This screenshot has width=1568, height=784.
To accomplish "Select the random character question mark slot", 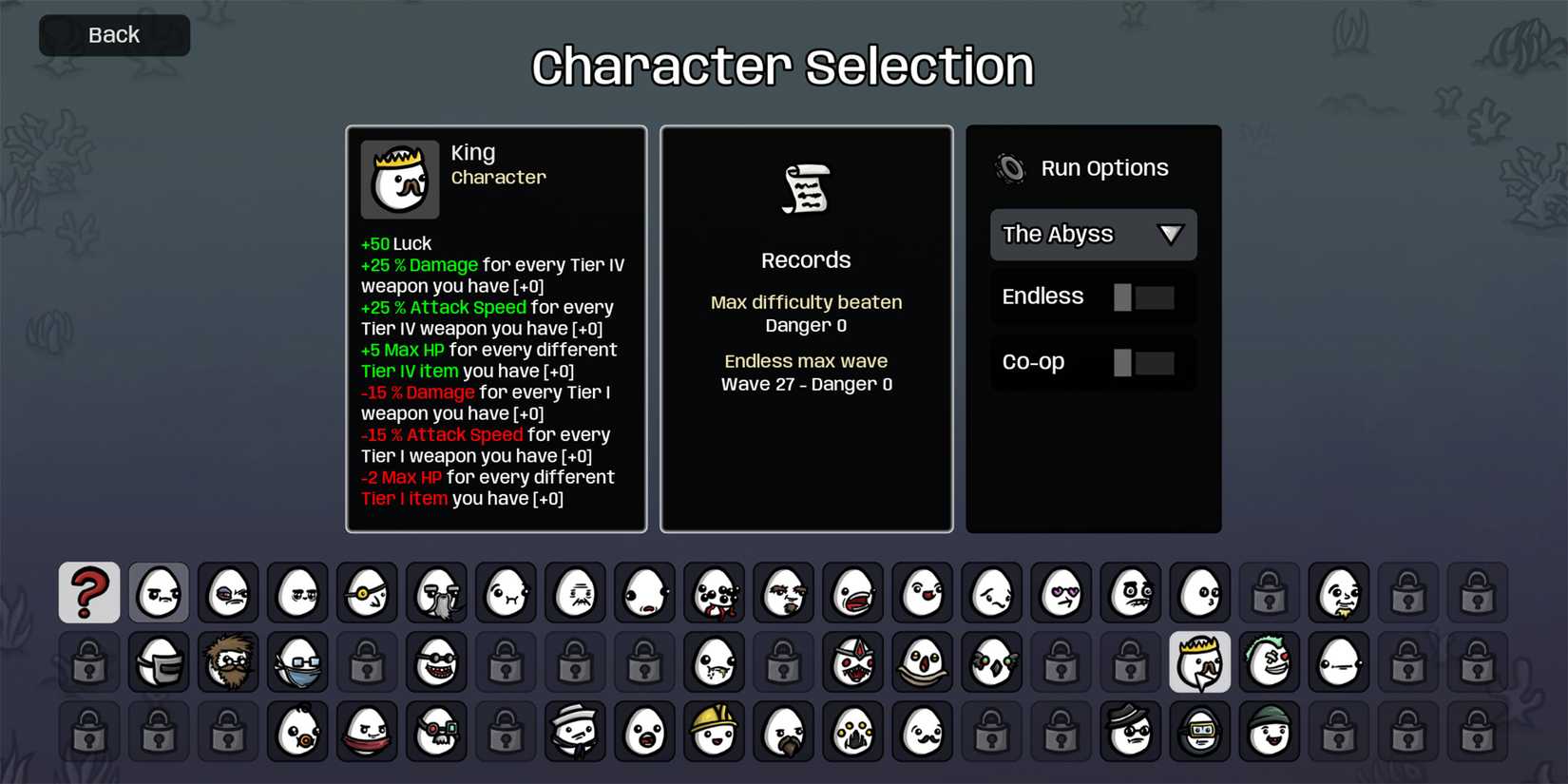I will pyautogui.click(x=88, y=591).
